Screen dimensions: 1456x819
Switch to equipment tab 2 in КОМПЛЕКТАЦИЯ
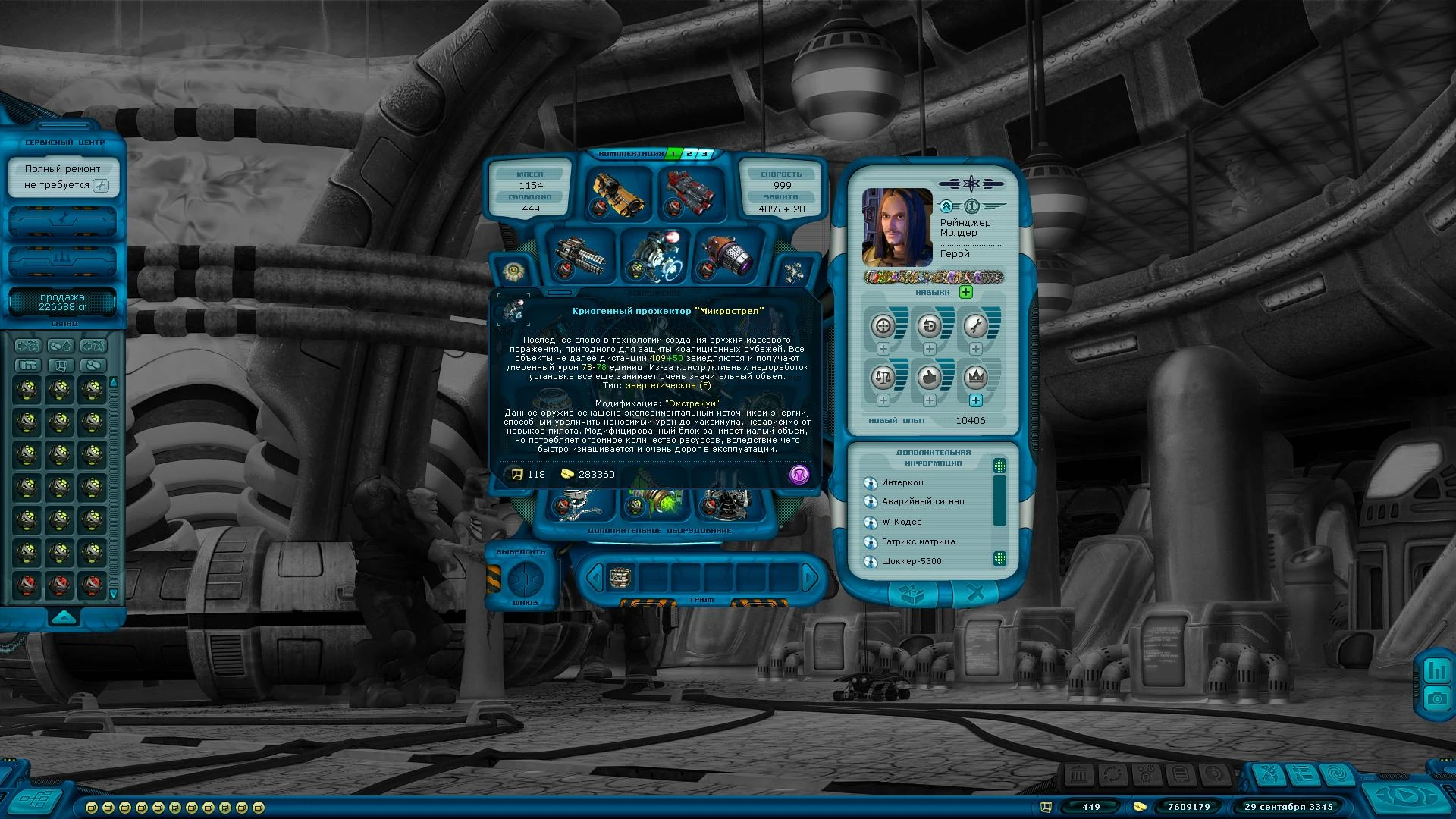(689, 152)
